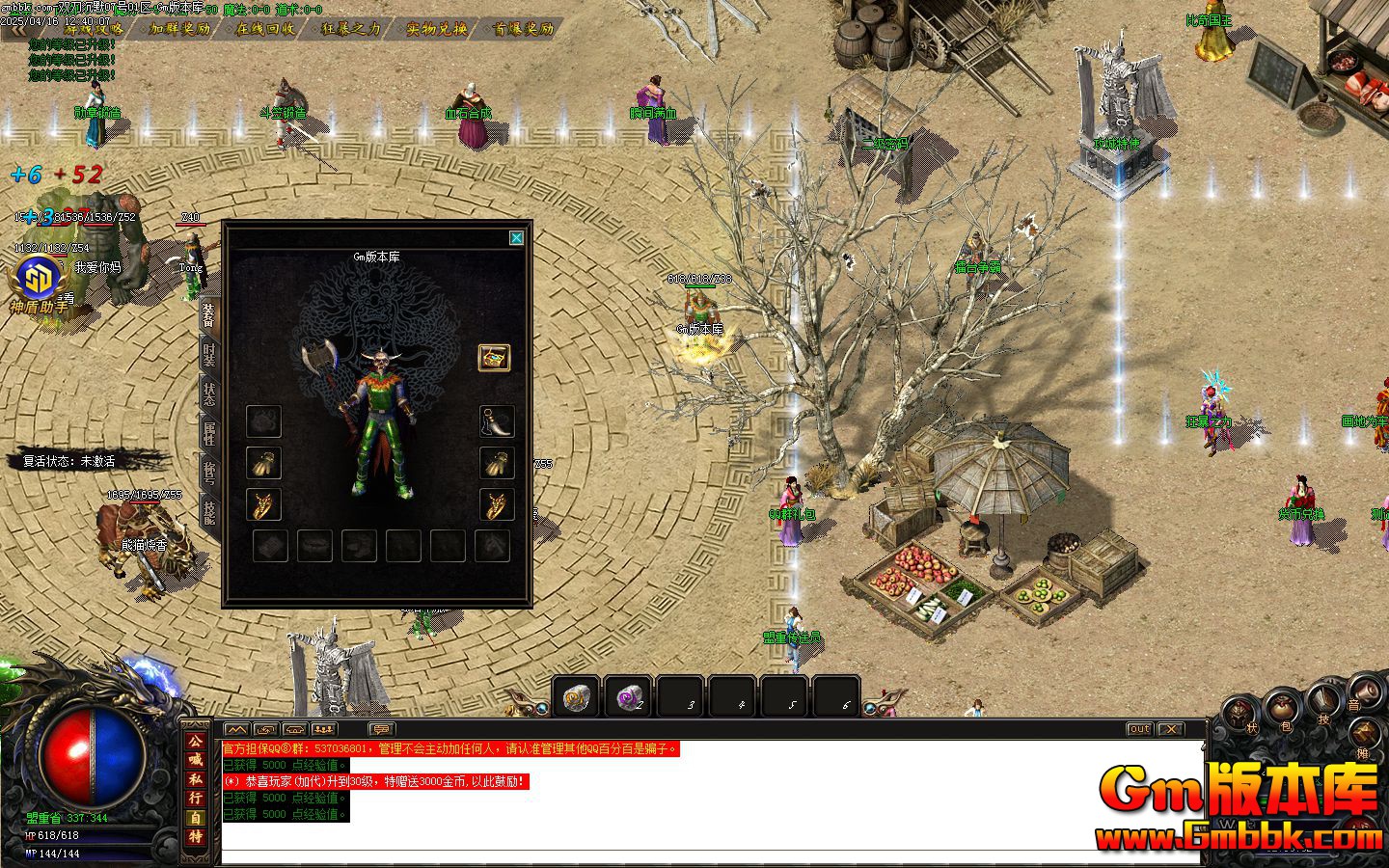Open 首爆奖励 first-drop reward menu
The width and height of the screenshot is (1389, 868).
(523, 29)
